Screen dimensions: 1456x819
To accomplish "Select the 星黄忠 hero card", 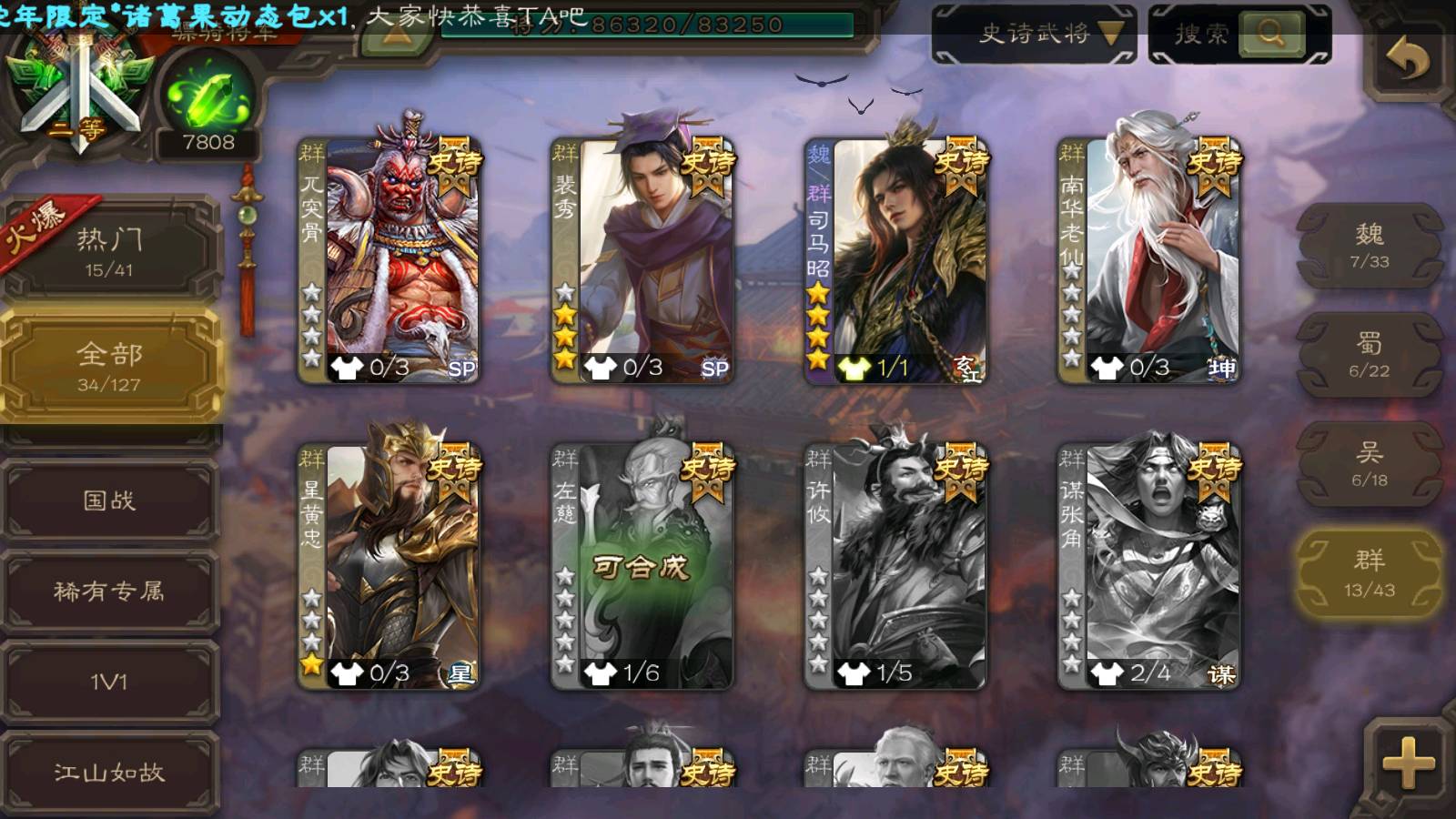I will (390, 566).
